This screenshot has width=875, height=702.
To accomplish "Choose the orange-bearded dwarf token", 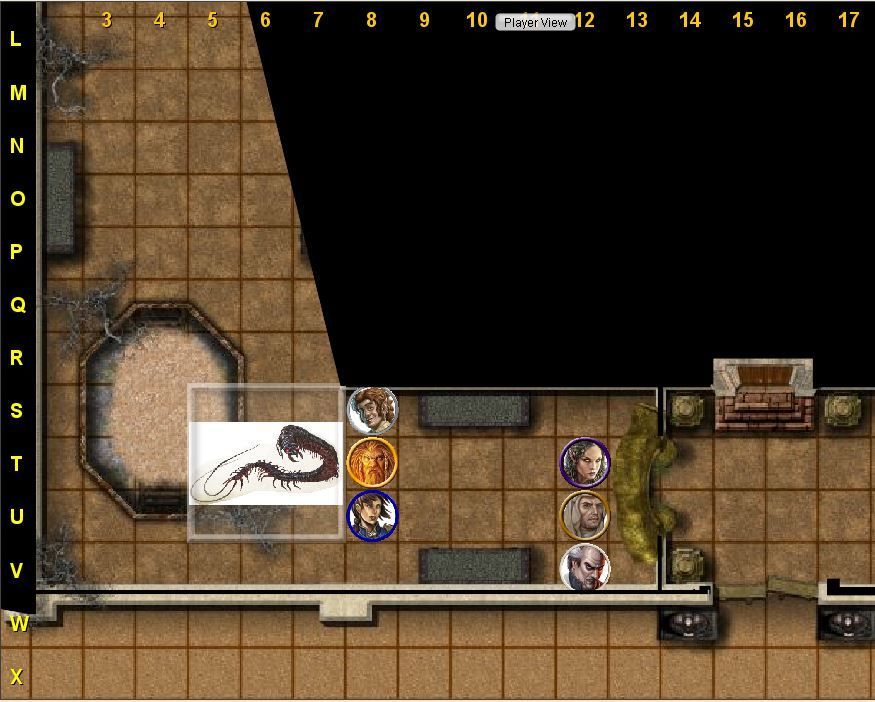I will click(372, 463).
